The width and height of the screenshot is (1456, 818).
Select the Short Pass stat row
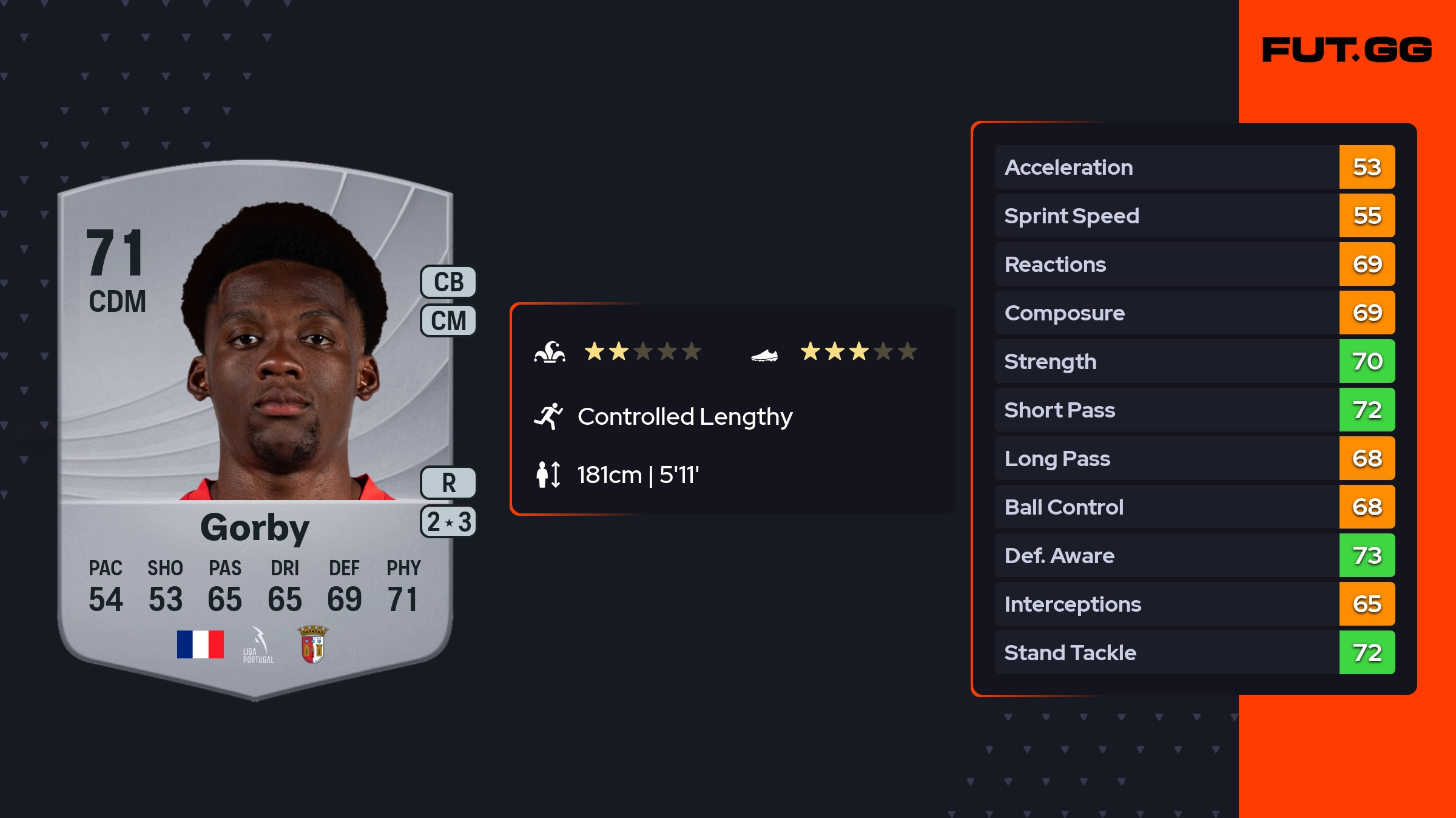coord(1194,410)
